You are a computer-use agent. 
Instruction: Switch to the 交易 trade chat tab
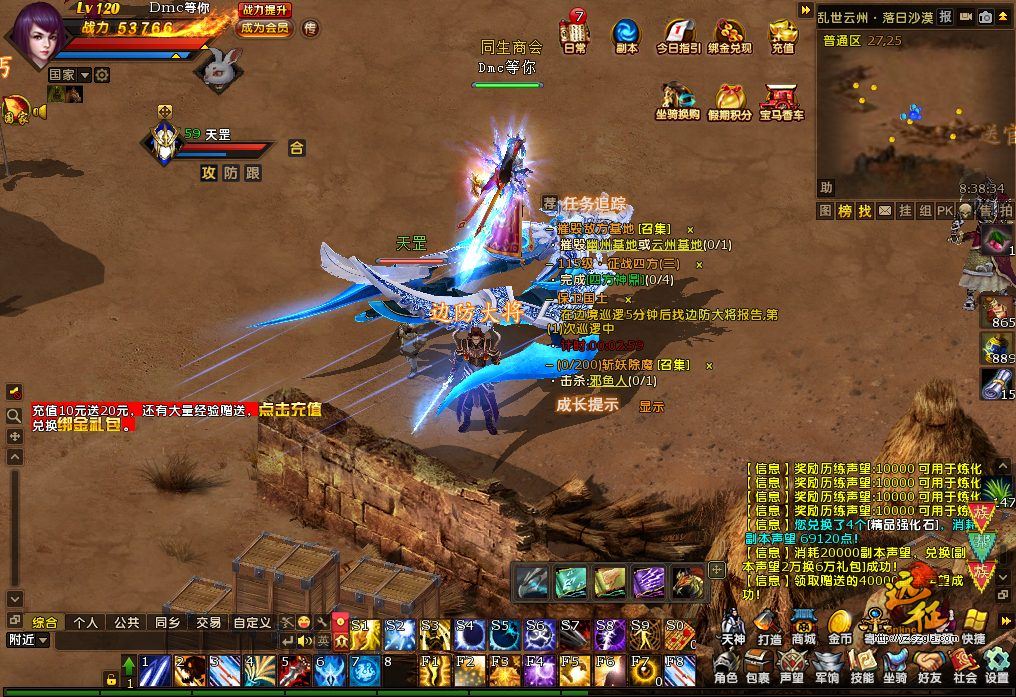tap(208, 622)
